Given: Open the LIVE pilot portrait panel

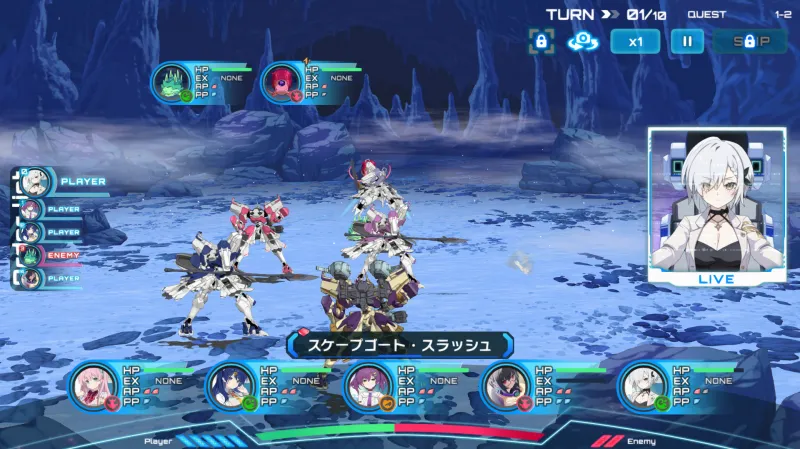Looking at the screenshot, I should point(716,205).
